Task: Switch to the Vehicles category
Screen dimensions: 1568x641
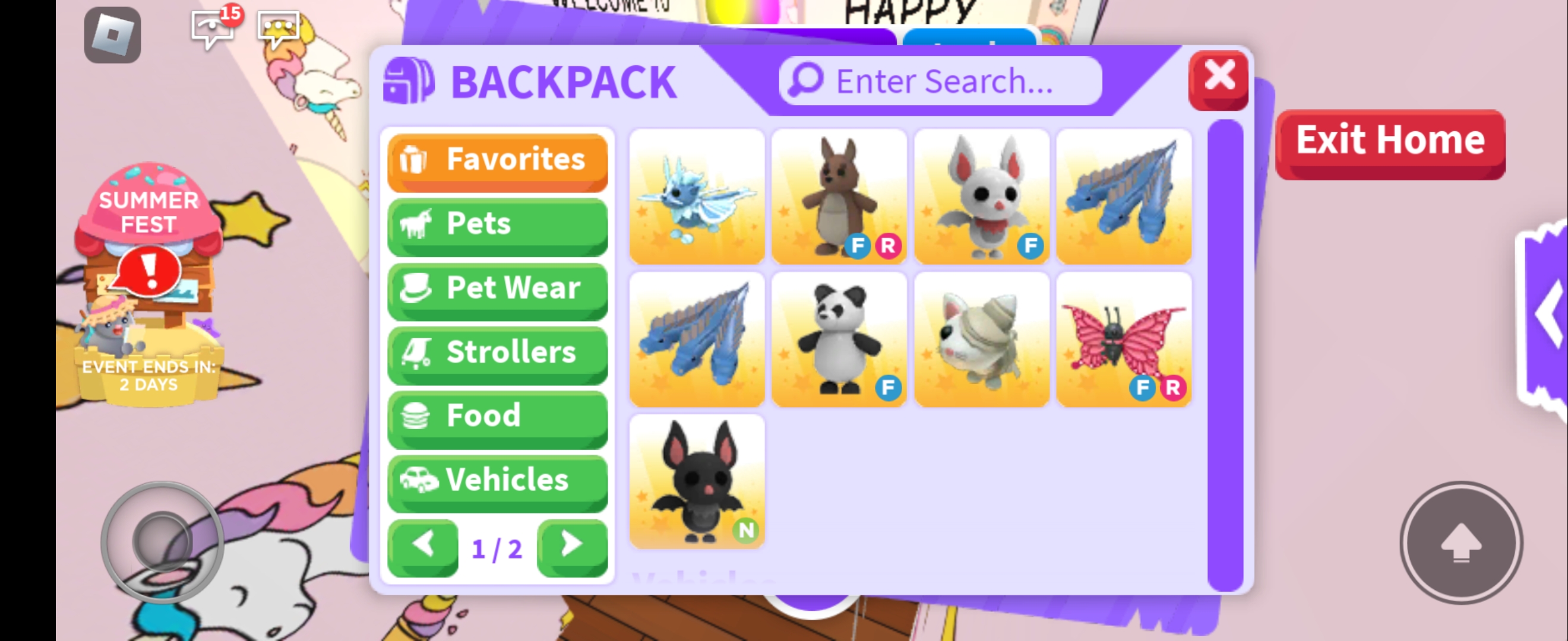Action: coord(497,481)
